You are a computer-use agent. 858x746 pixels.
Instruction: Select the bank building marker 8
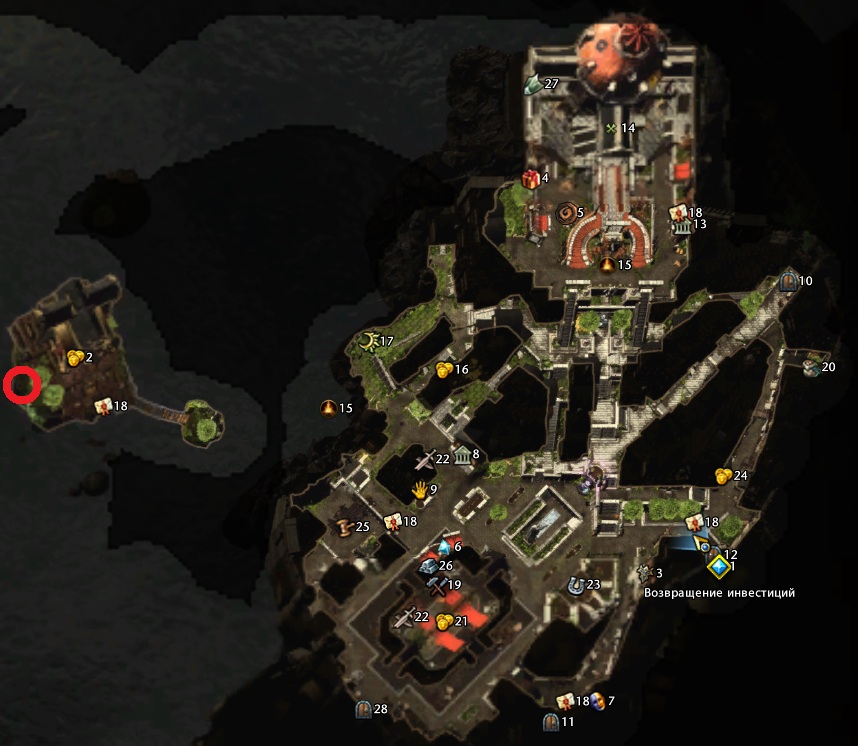click(x=462, y=456)
